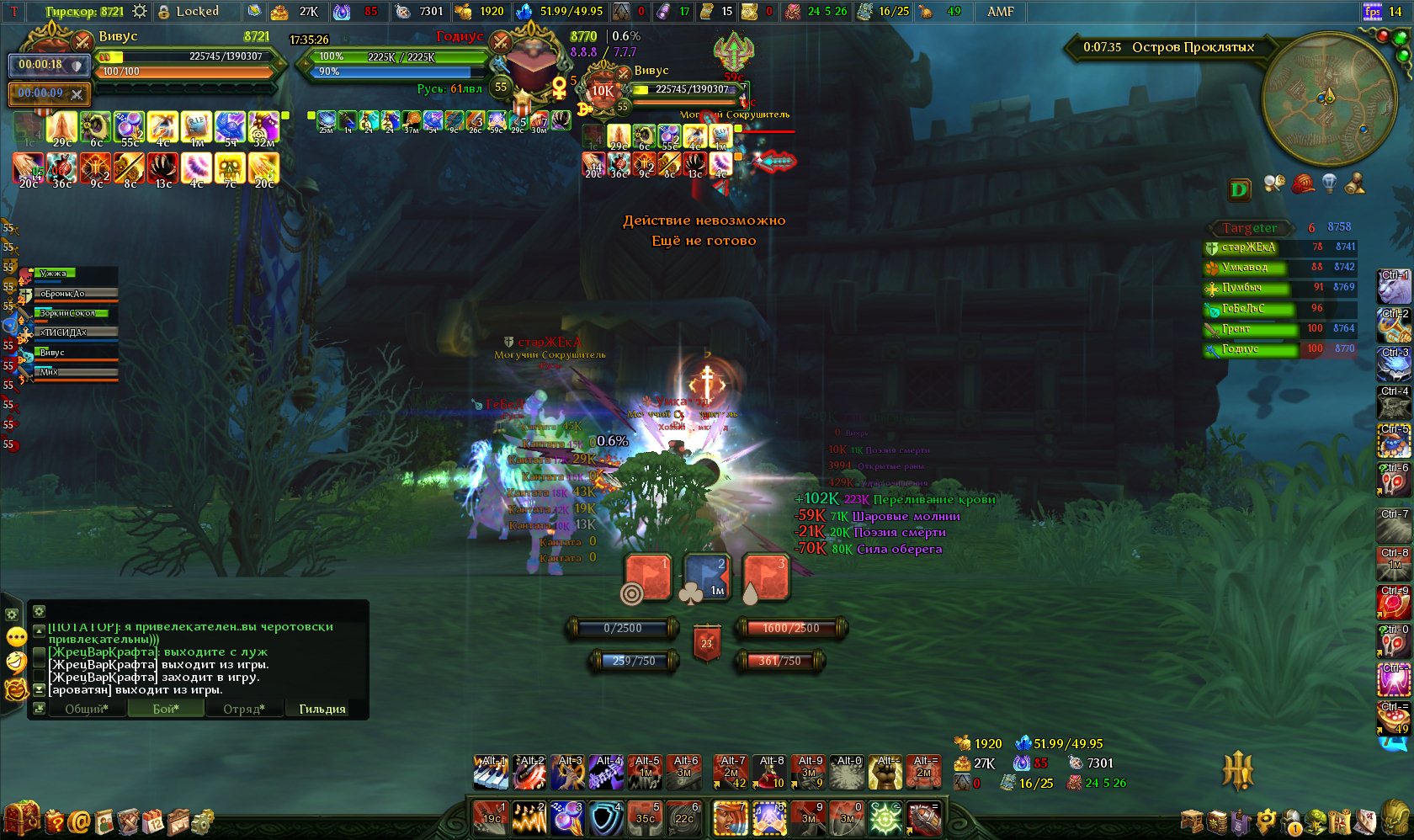The image size is (1414, 840).
Task: Use the purple music notes Alt-4 ability
Action: tap(606, 773)
